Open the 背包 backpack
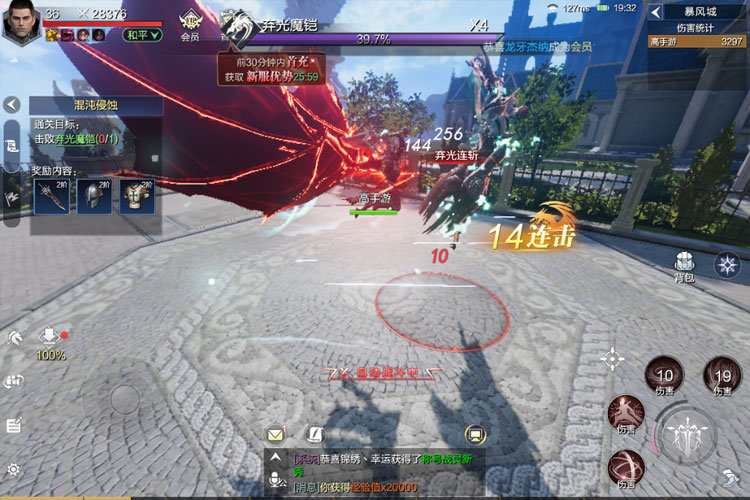The width and height of the screenshot is (750, 500). pos(684,265)
